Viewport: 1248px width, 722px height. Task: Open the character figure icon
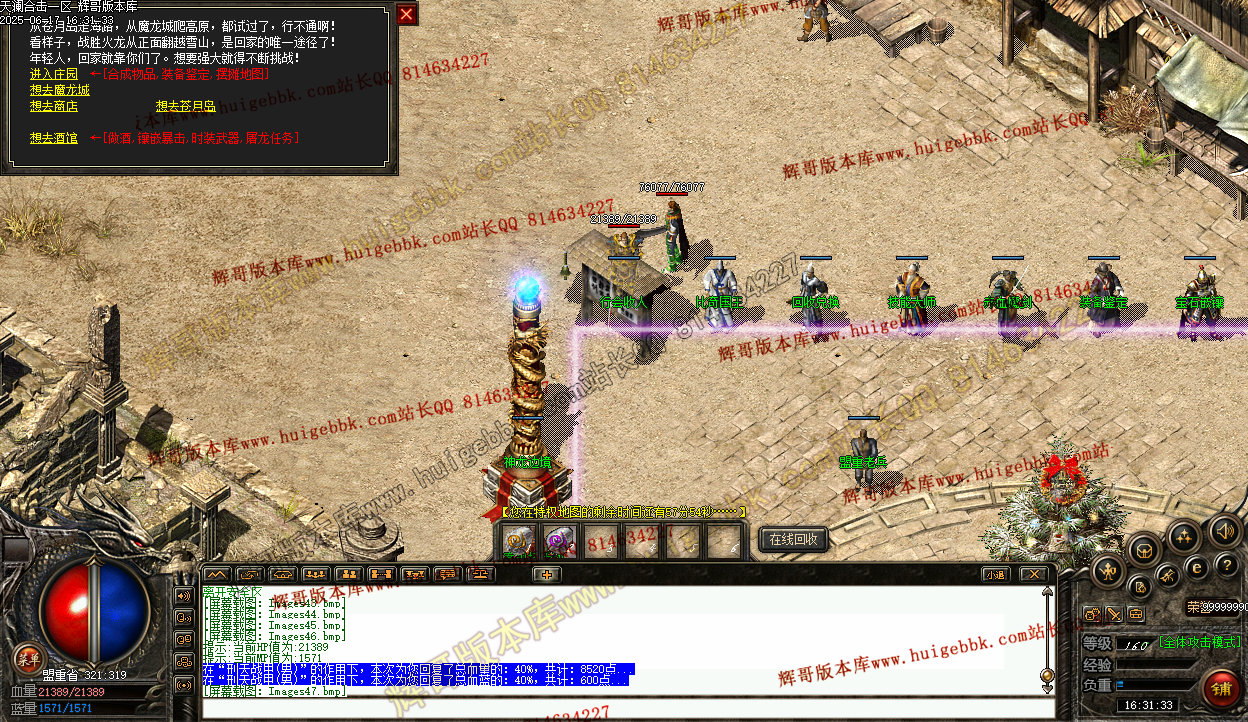click(x=1107, y=571)
